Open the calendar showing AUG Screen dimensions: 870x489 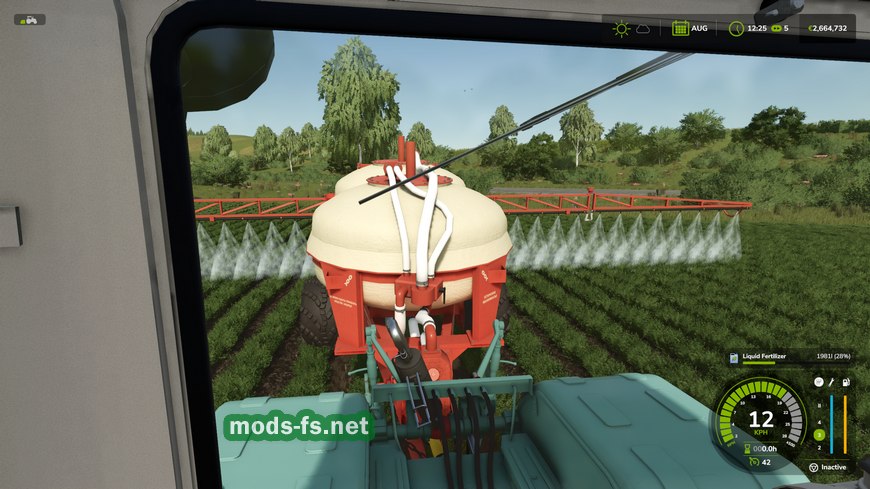point(680,28)
